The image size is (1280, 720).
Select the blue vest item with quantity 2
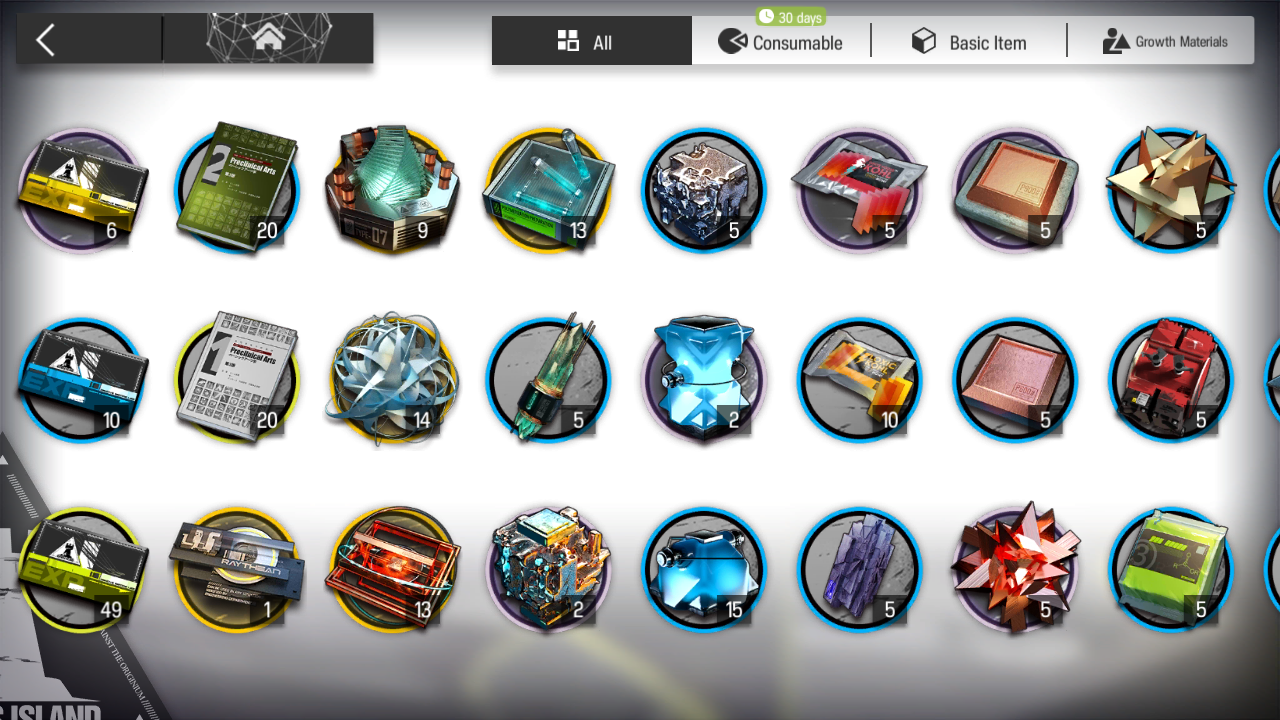[x=703, y=380]
